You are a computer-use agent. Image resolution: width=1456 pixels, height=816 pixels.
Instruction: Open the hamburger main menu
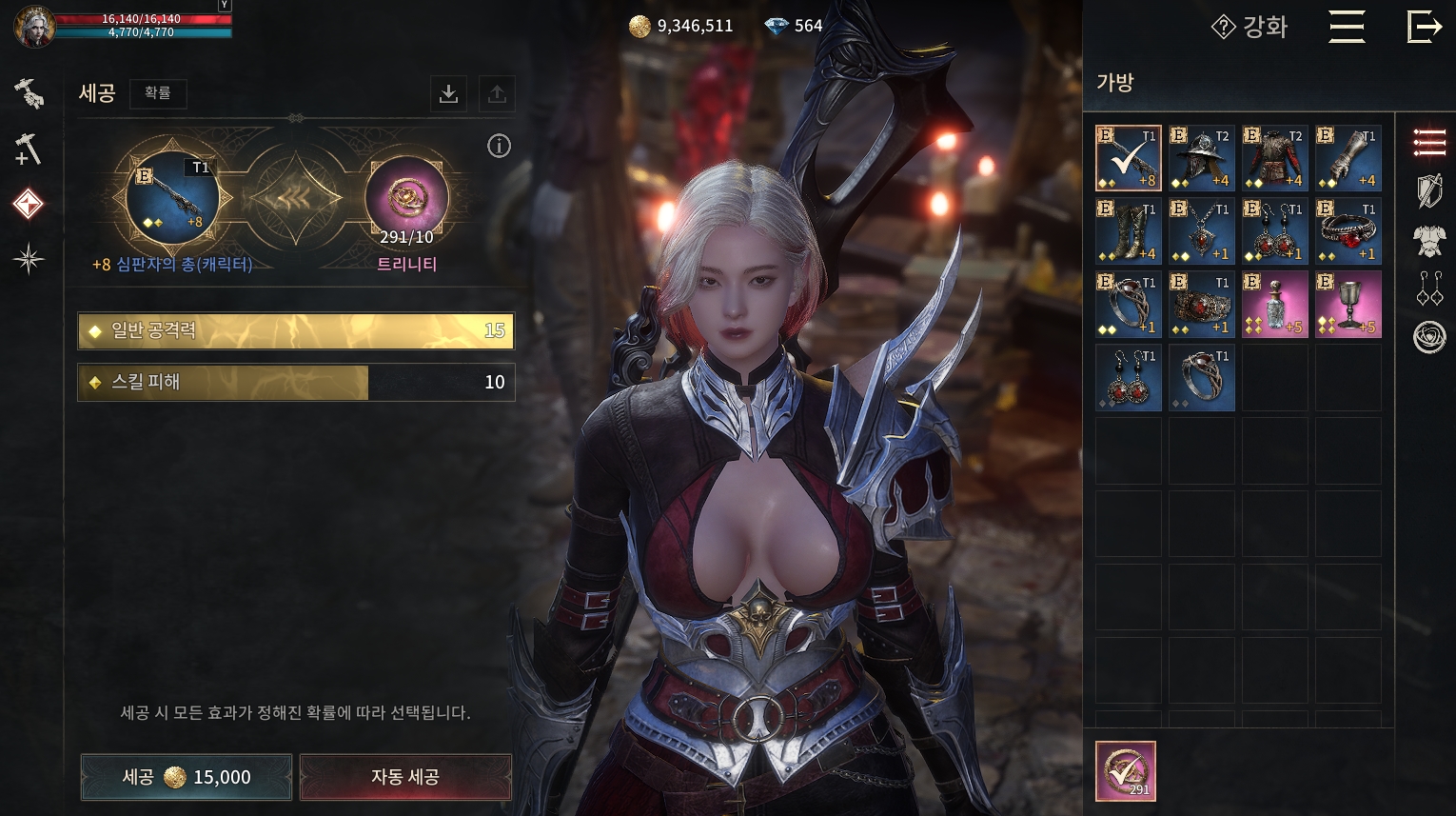click(1347, 27)
